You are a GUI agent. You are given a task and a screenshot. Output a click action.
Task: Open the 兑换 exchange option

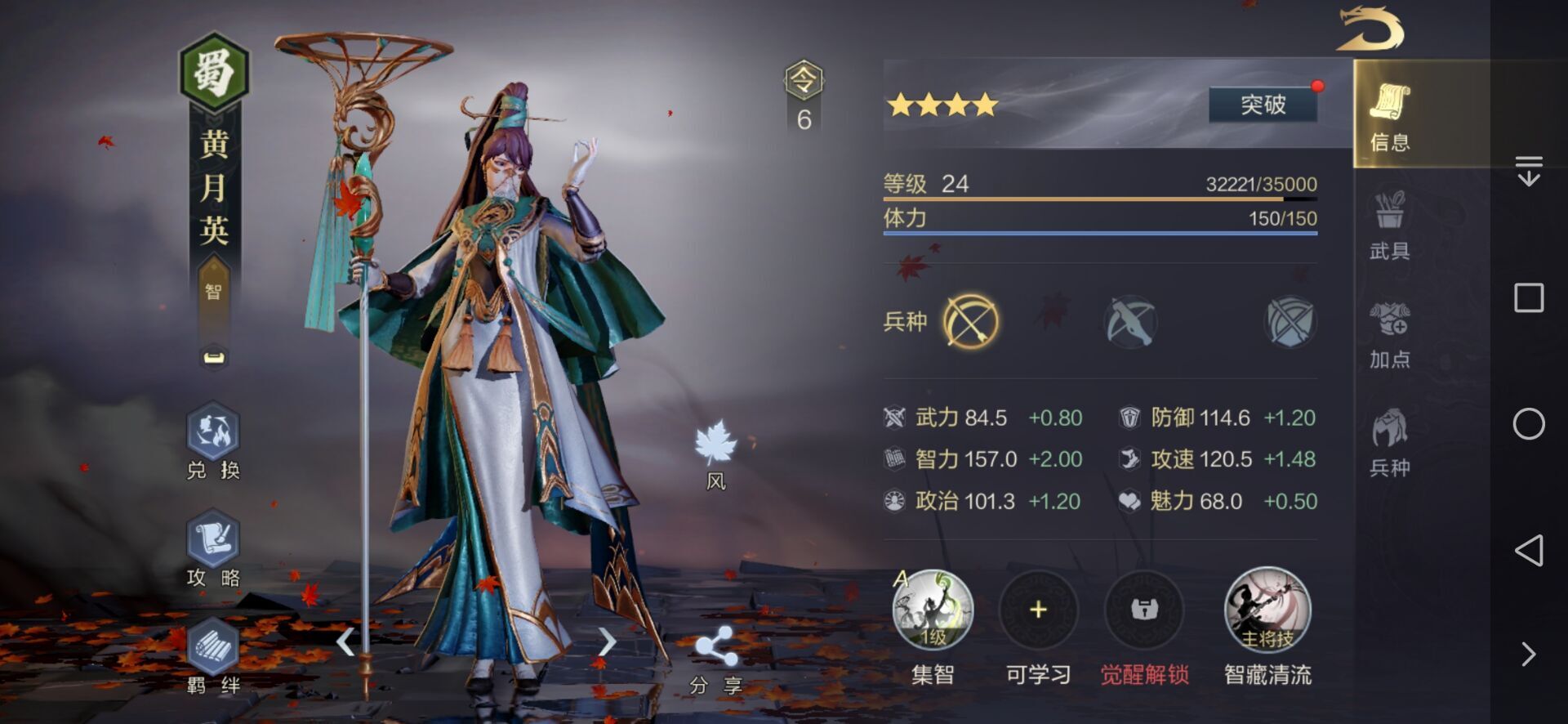point(213,440)
